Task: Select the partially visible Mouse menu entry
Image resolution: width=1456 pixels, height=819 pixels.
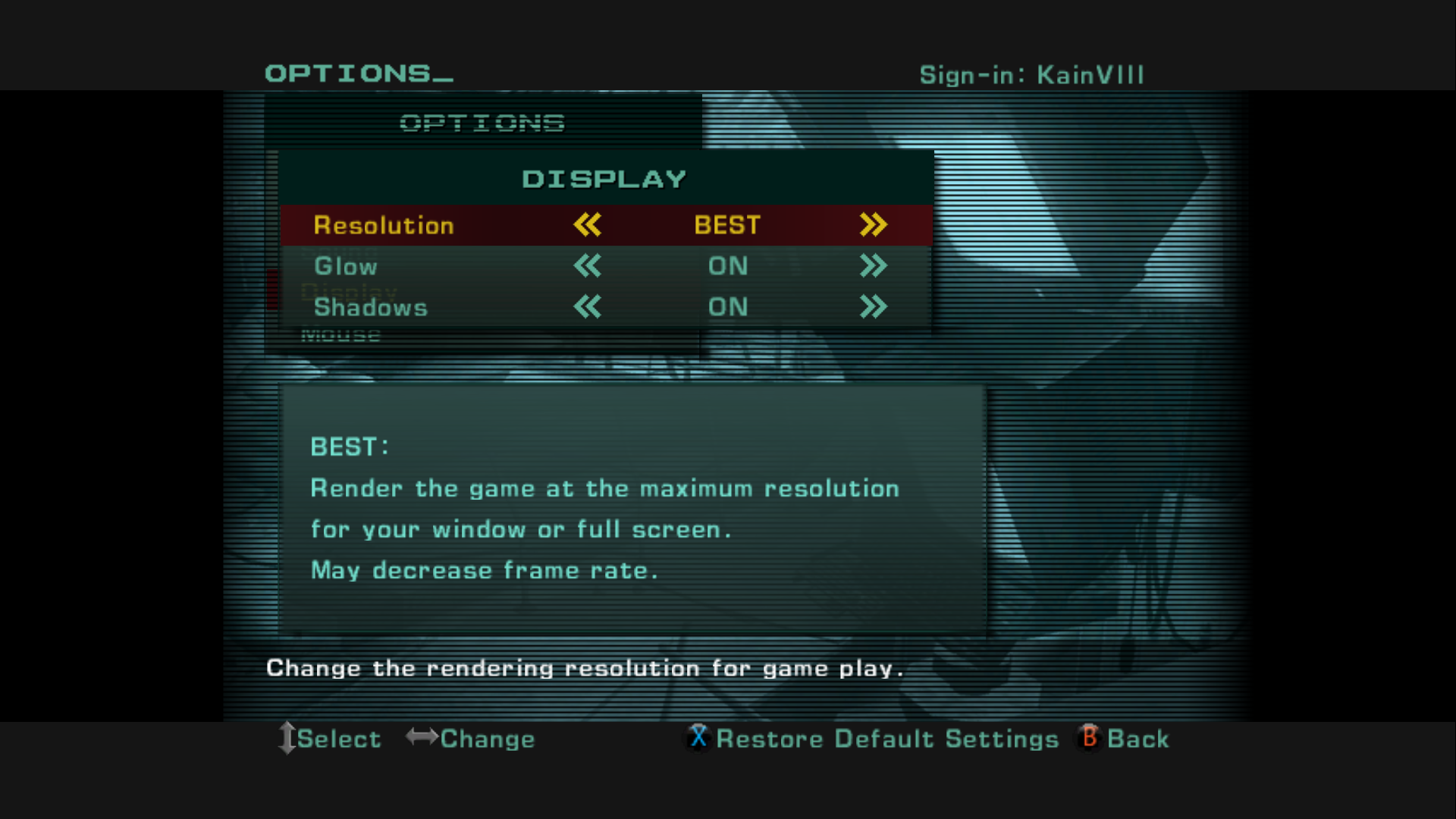Action: [343, 334]
